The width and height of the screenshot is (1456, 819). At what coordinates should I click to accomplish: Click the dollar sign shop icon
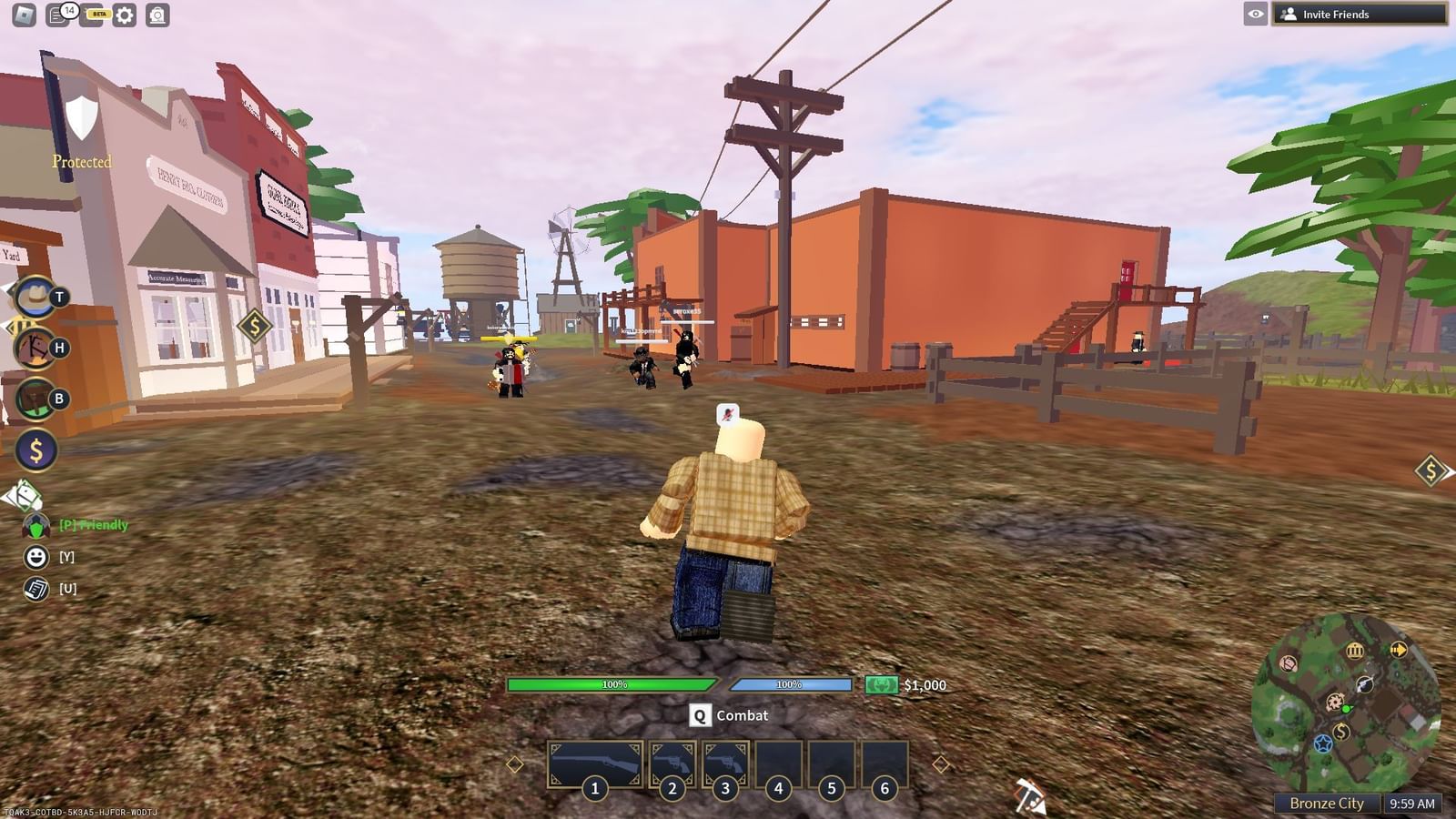tap(35, 448)
